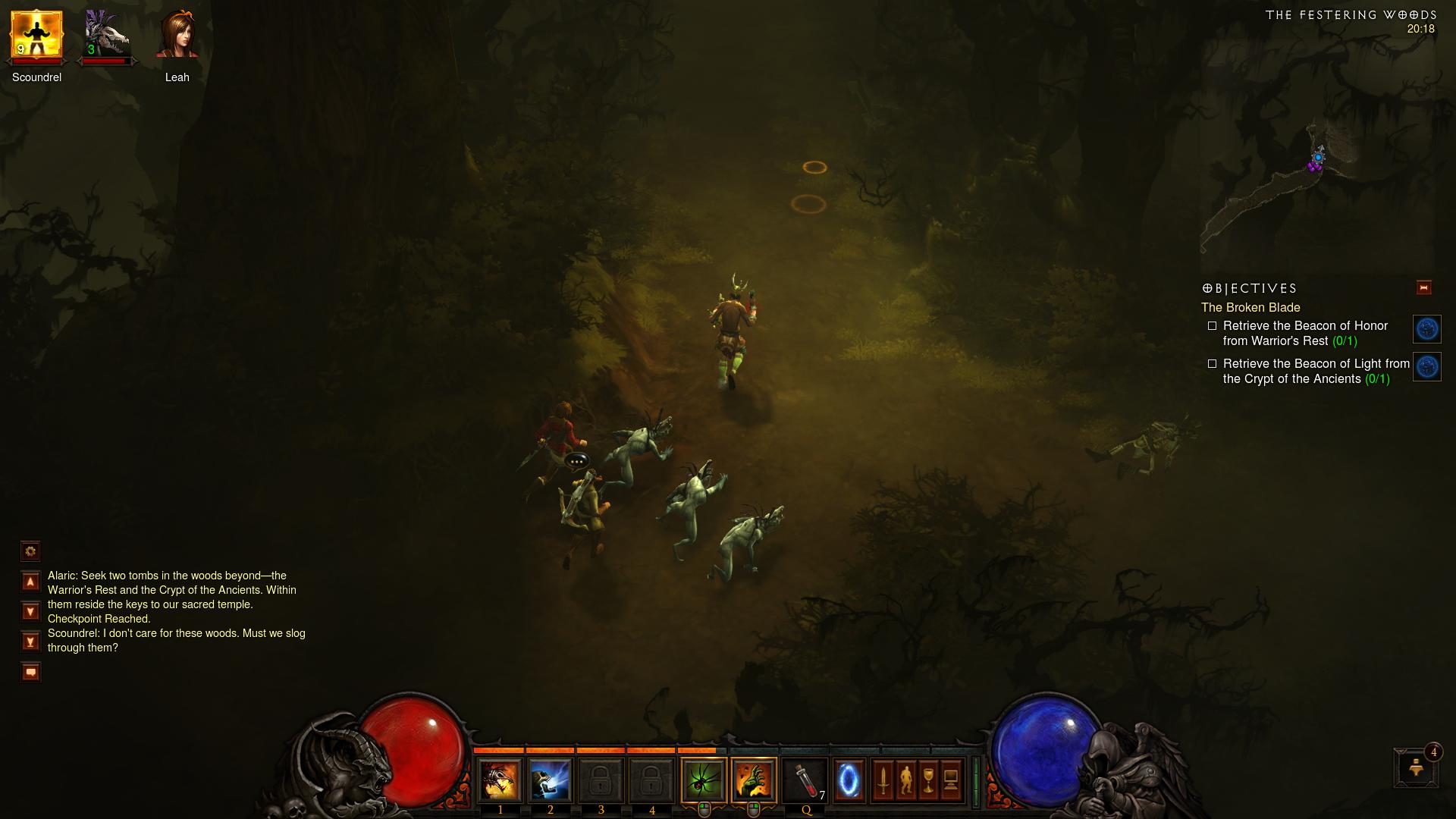Open chat settings gear
Screen dimensions: 1456x819
click(x=30, y=551)
